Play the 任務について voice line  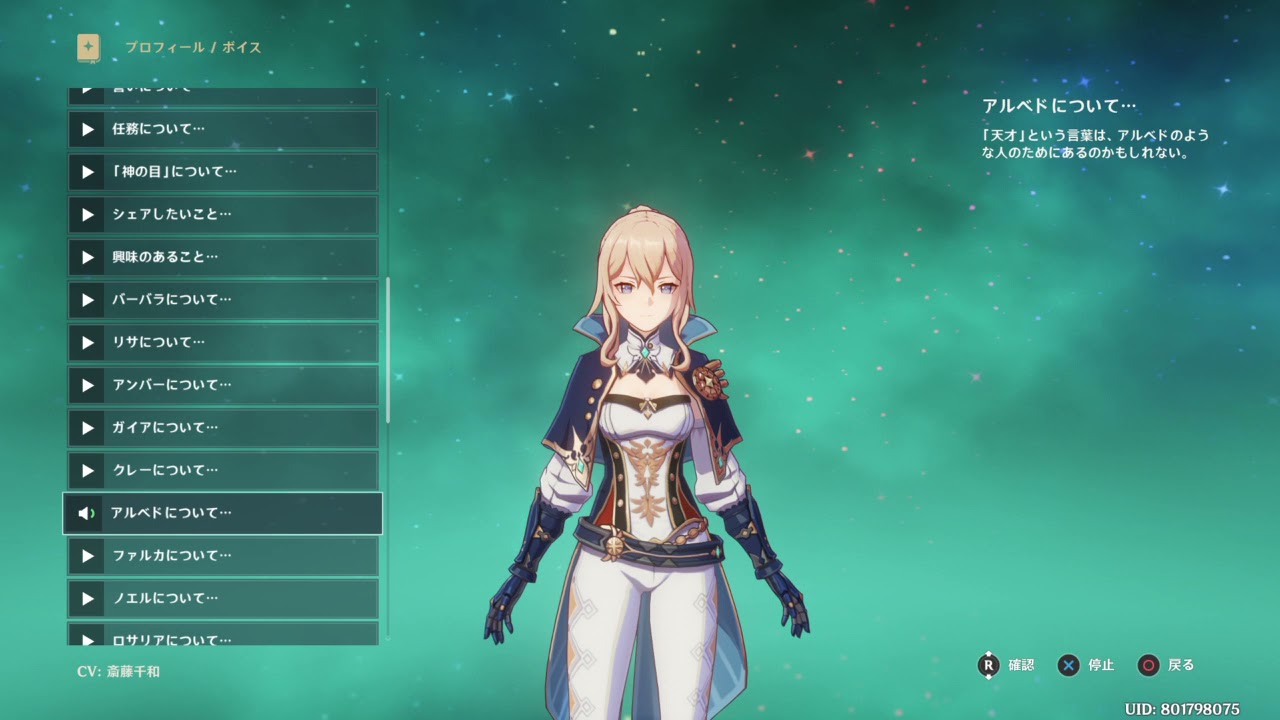(x=222, y=129)
